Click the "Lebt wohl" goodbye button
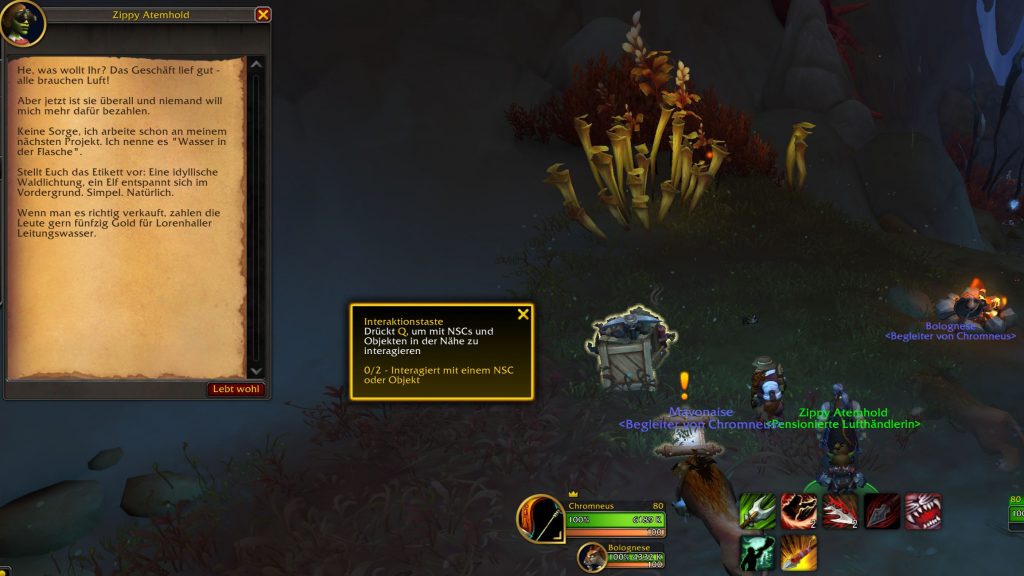 pos(236,389)
